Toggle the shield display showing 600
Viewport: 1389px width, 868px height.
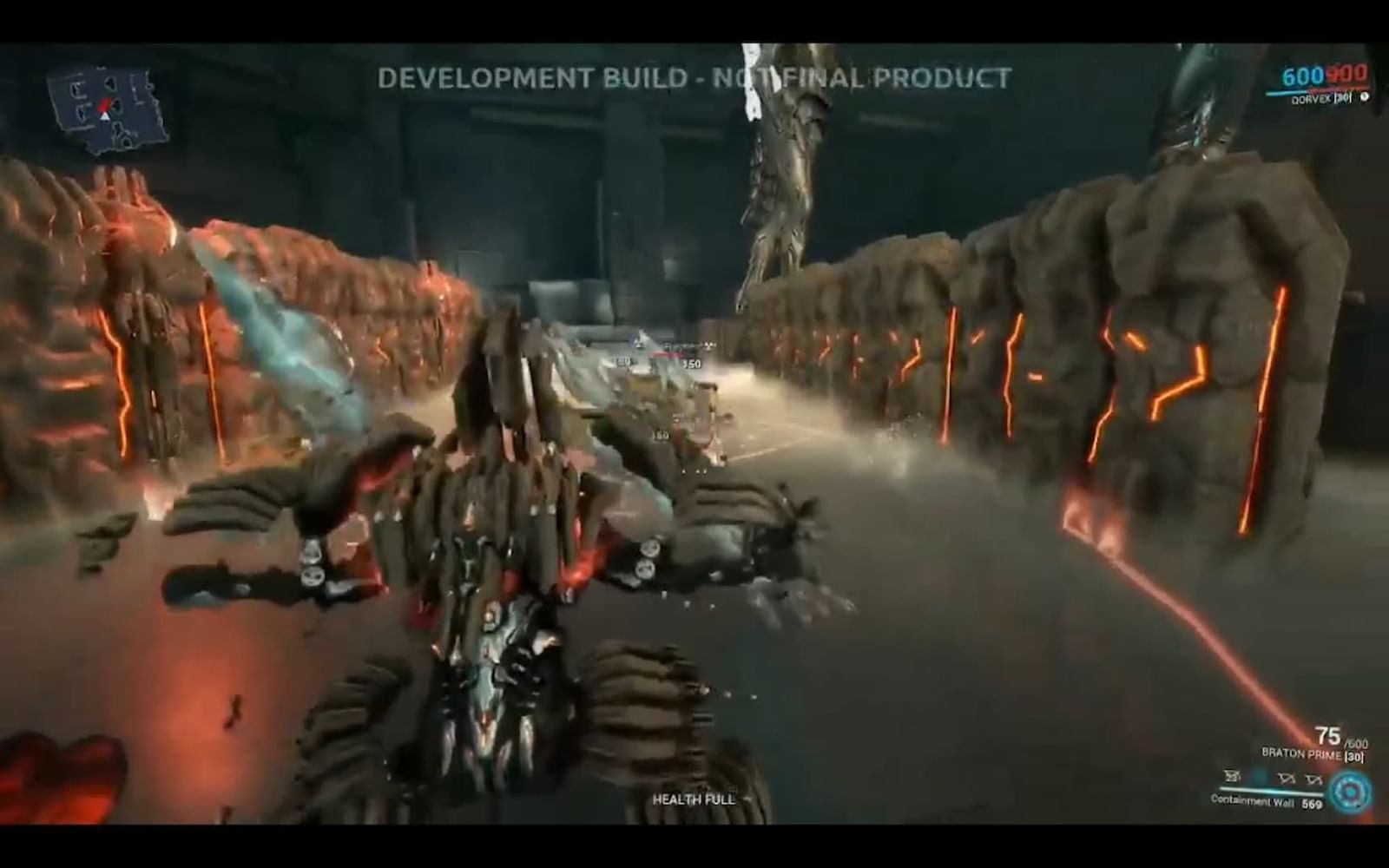(1302, 76)
